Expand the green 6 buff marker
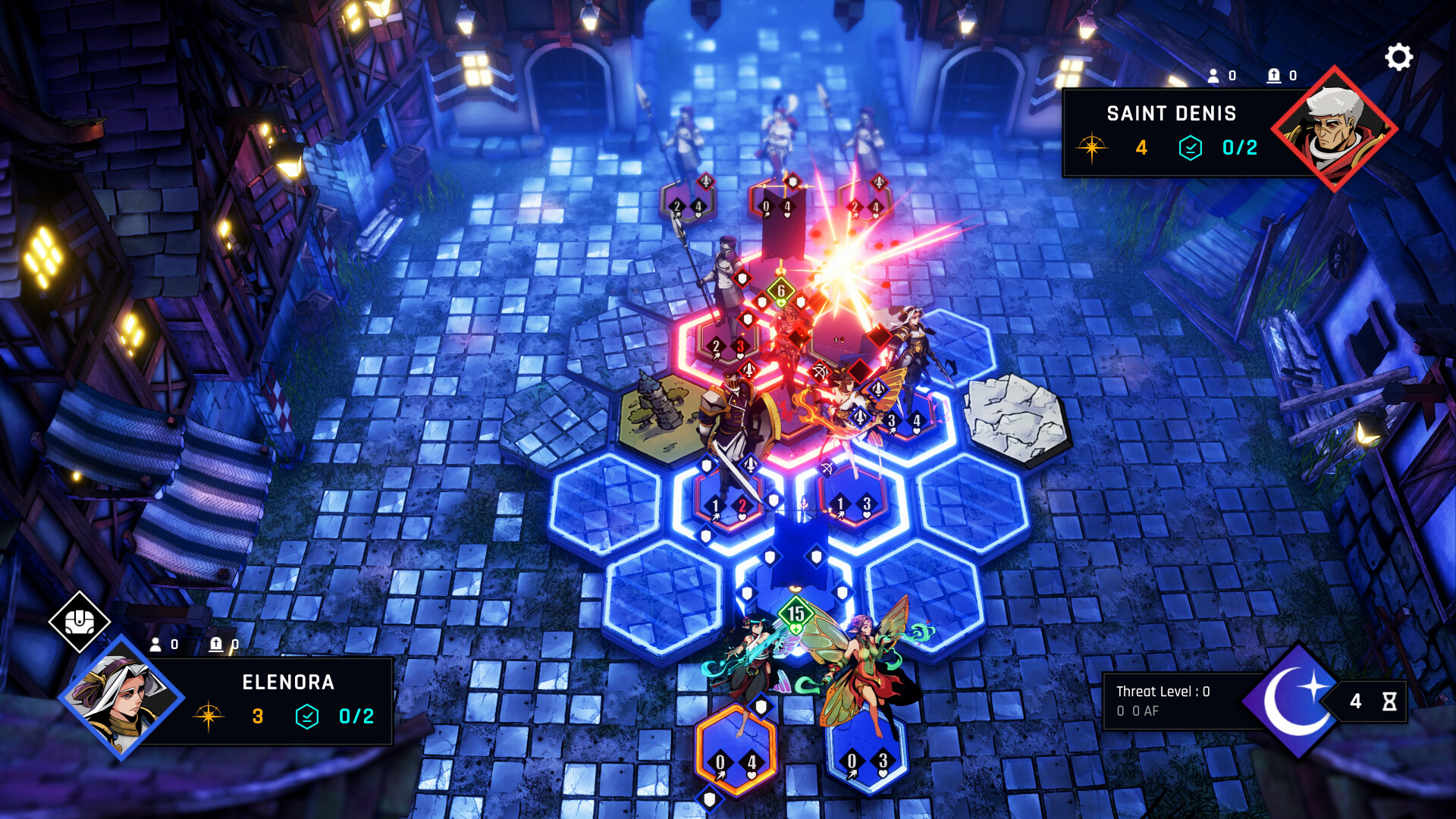Viewport: 1456px width, 819px height. click(780, 290)
